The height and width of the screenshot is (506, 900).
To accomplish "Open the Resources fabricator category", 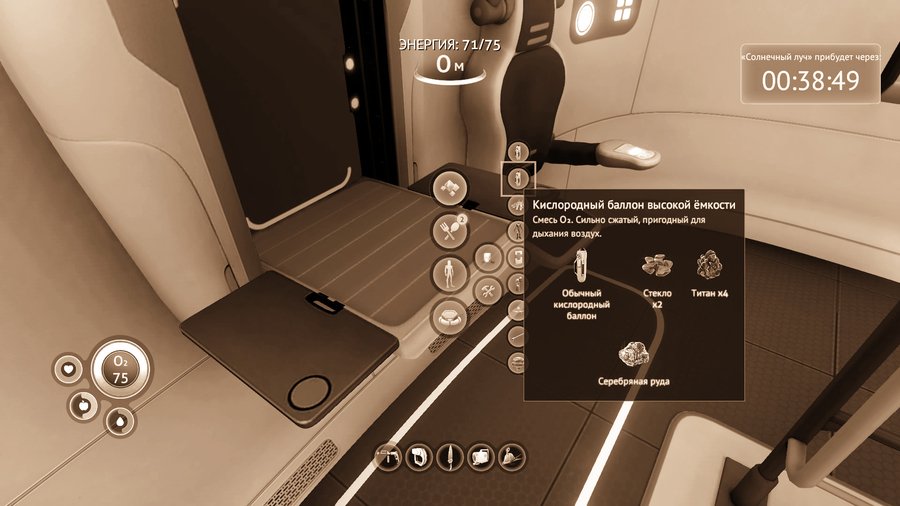I will (x=449, y=186).
